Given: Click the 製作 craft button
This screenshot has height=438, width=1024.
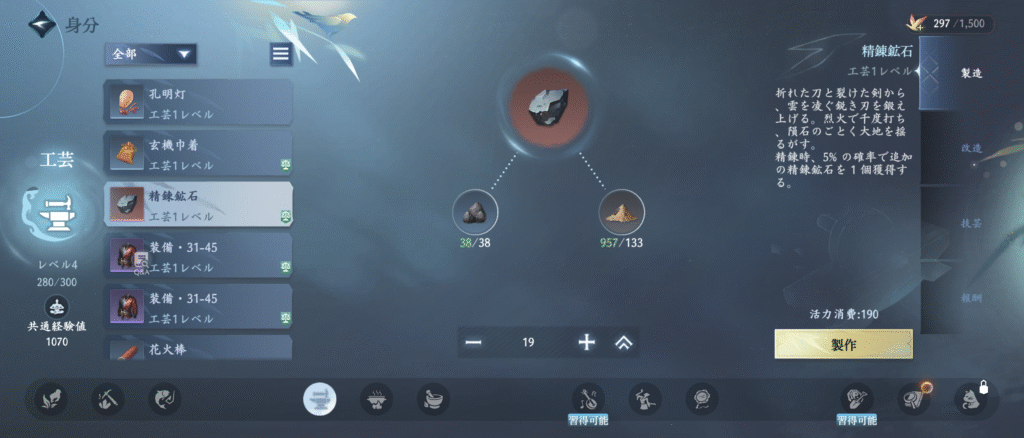Looking at the screenshot, I should 843,343.
